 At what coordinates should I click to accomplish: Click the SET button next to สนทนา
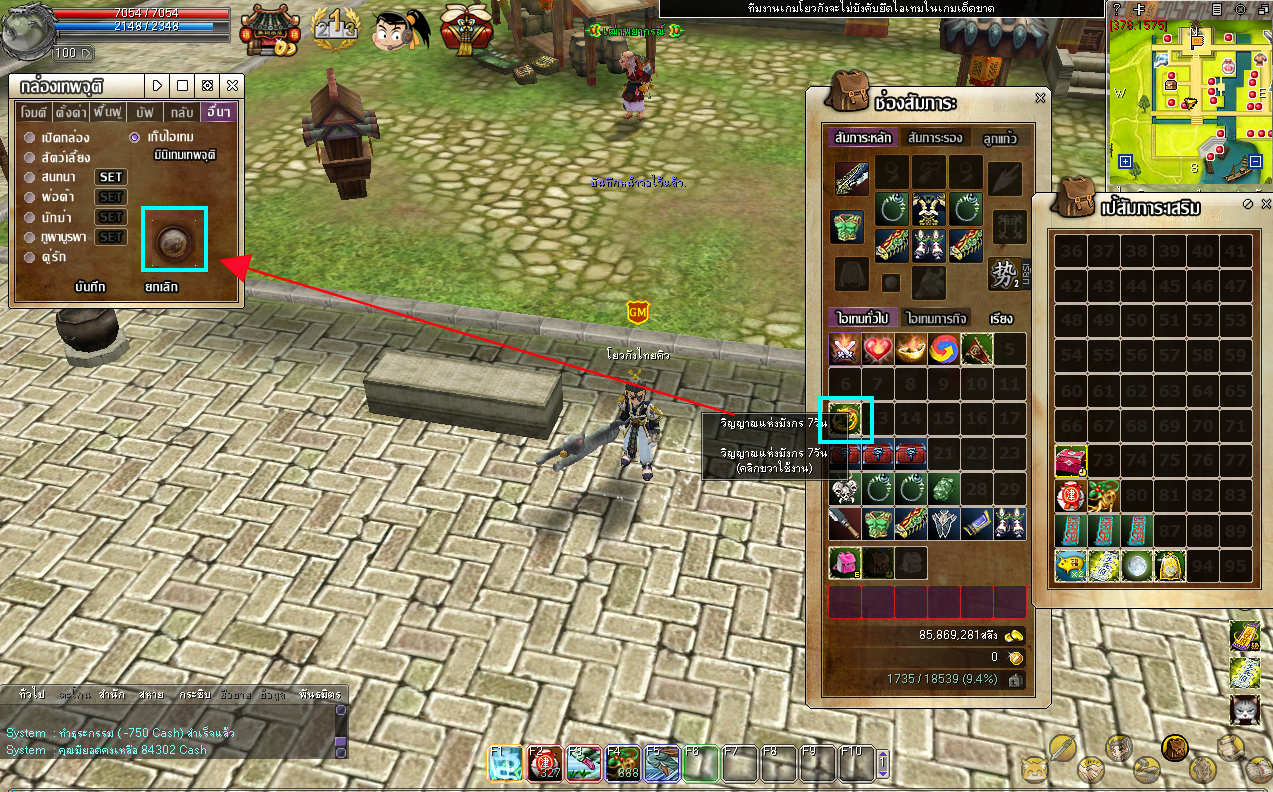pyautogui.click(x=110, y=177)
